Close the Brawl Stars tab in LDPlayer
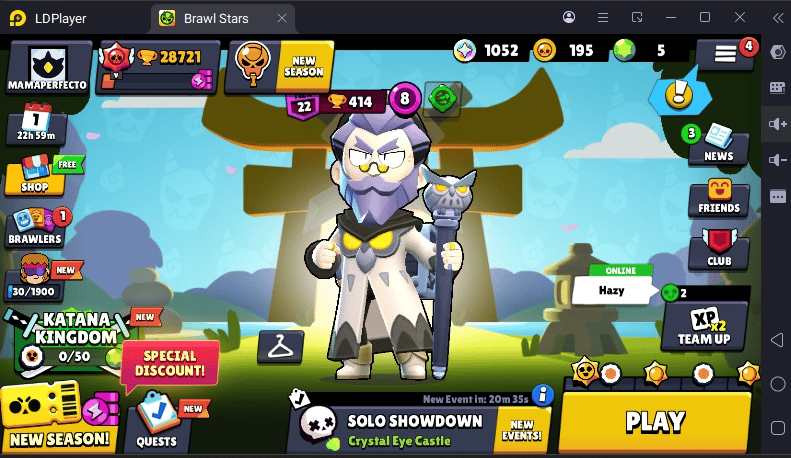The image size is (791, 458). (283, 17)
